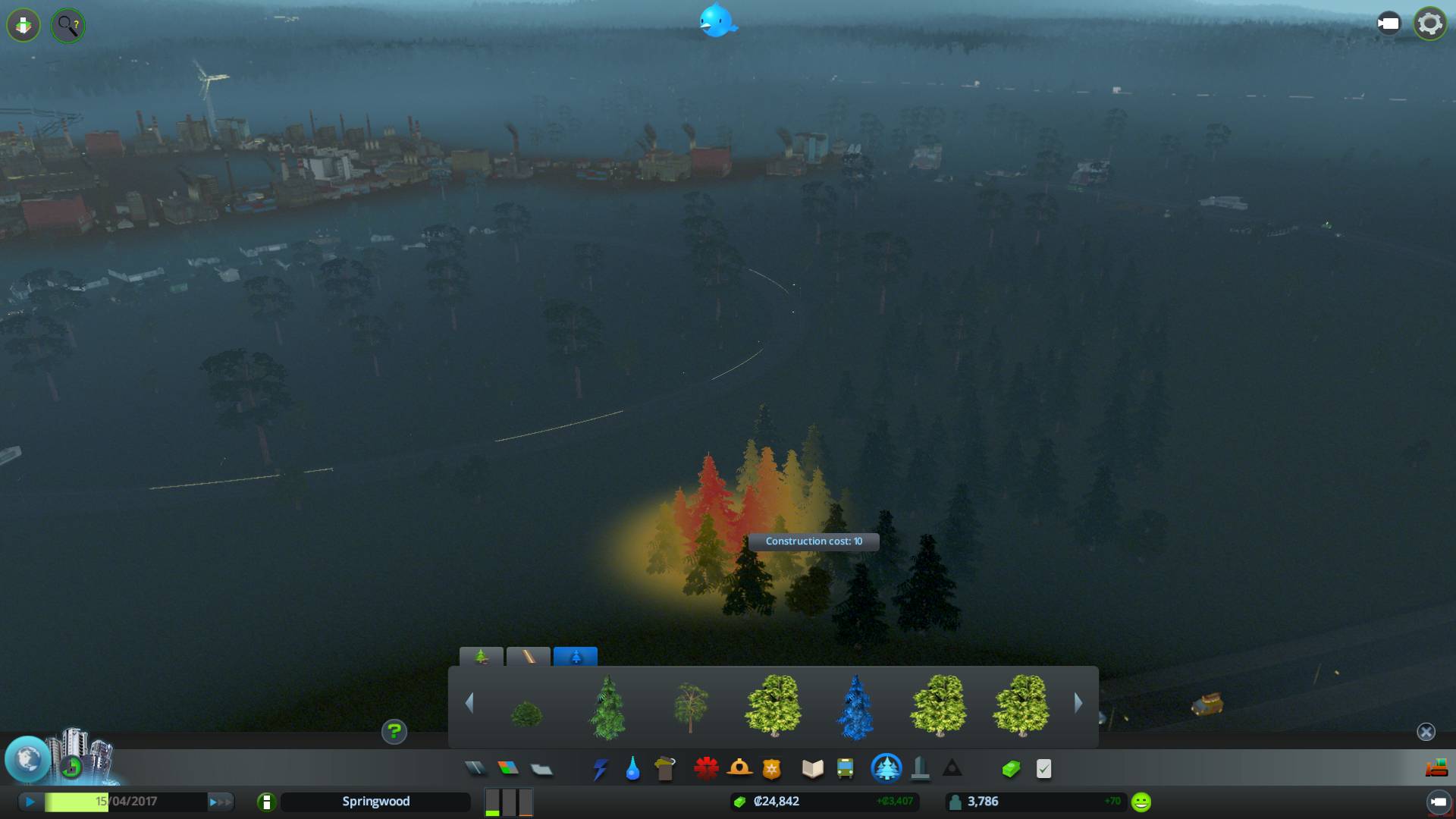The height and width of the screenshot is (819, 1456).
Task: Open the Economy green money panel
Action: point(1011,769)
